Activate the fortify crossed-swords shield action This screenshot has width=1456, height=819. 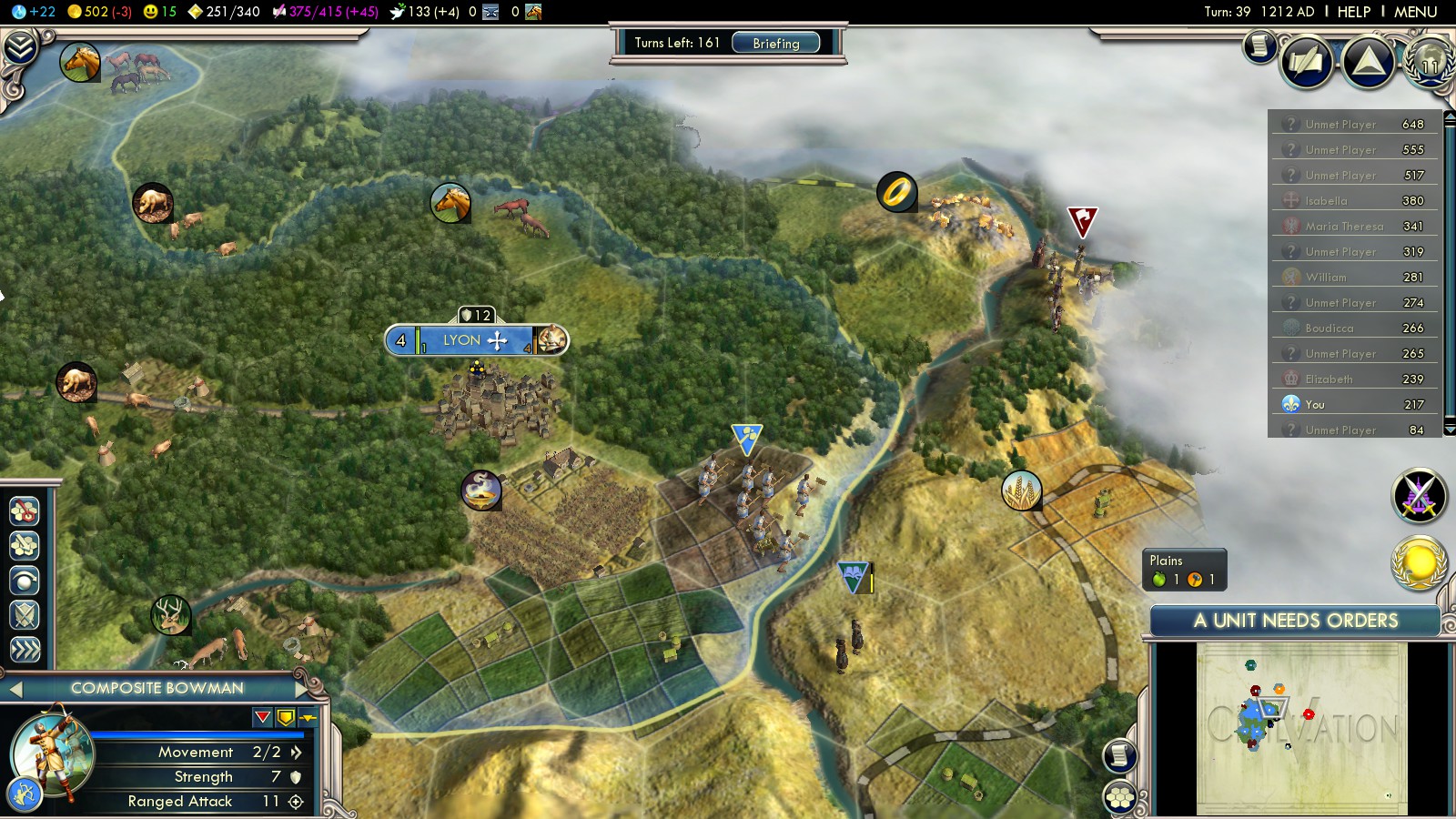(25, 615)
